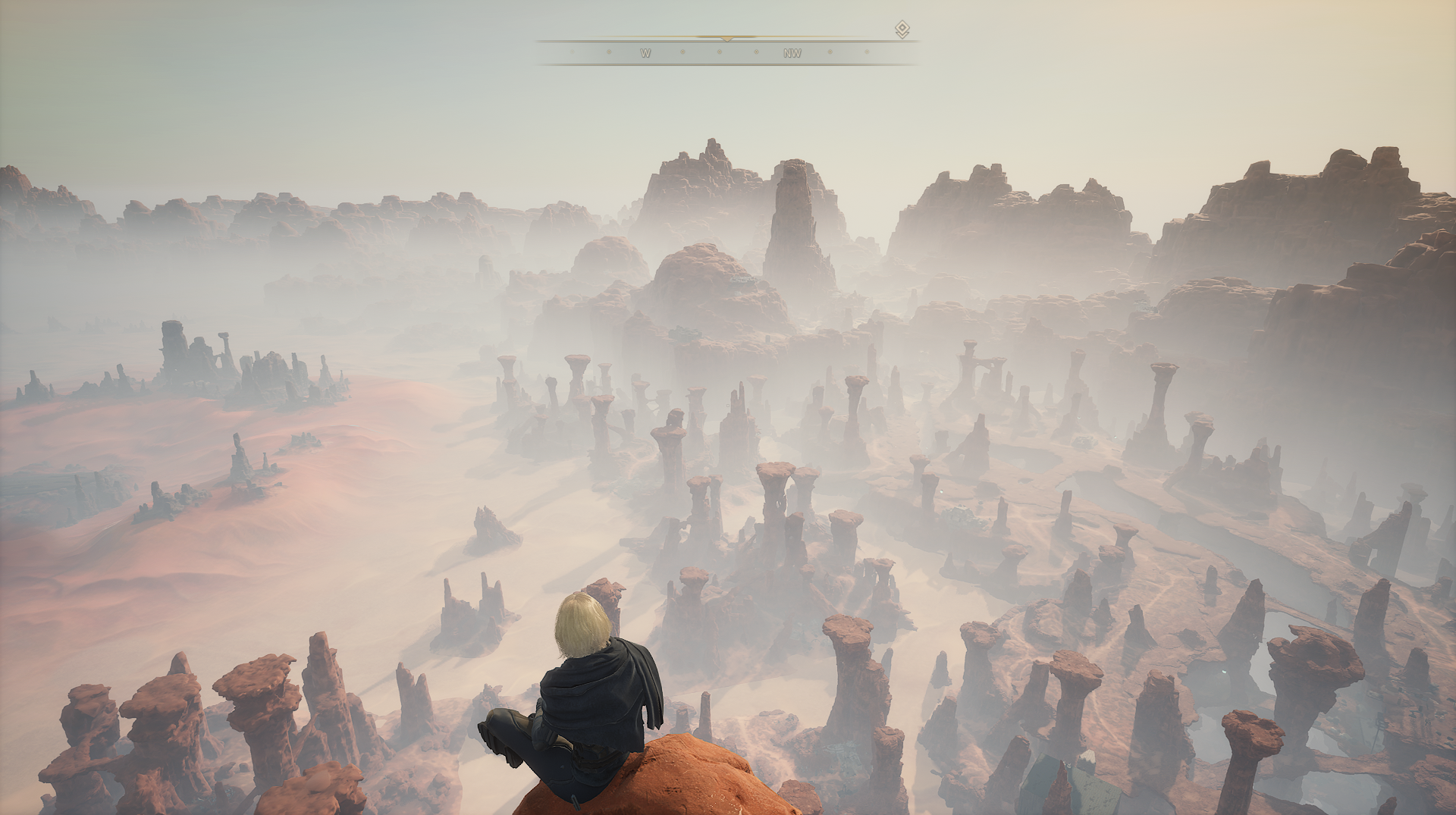Select the NW heading on the compass bar
Screen dimensions: 1456x815
click(x=792, y=53)
